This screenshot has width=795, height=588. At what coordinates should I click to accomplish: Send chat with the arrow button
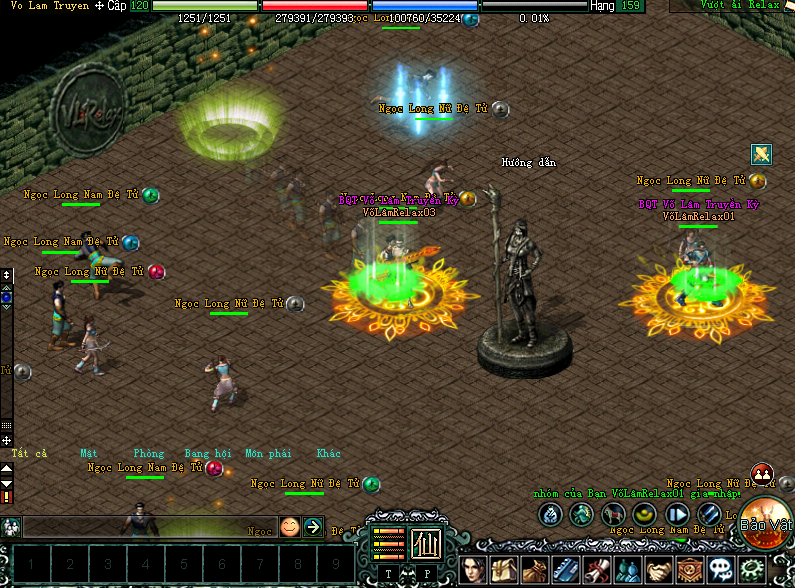(x=313, y=526)
